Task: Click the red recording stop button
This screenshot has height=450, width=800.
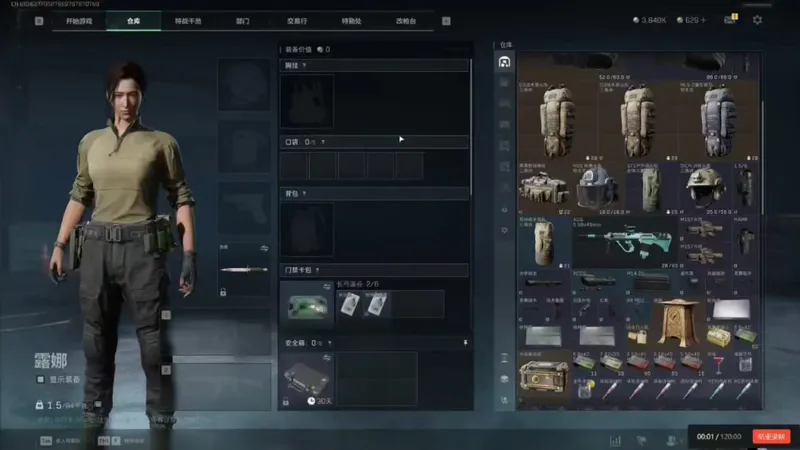Action: [772, 436]
